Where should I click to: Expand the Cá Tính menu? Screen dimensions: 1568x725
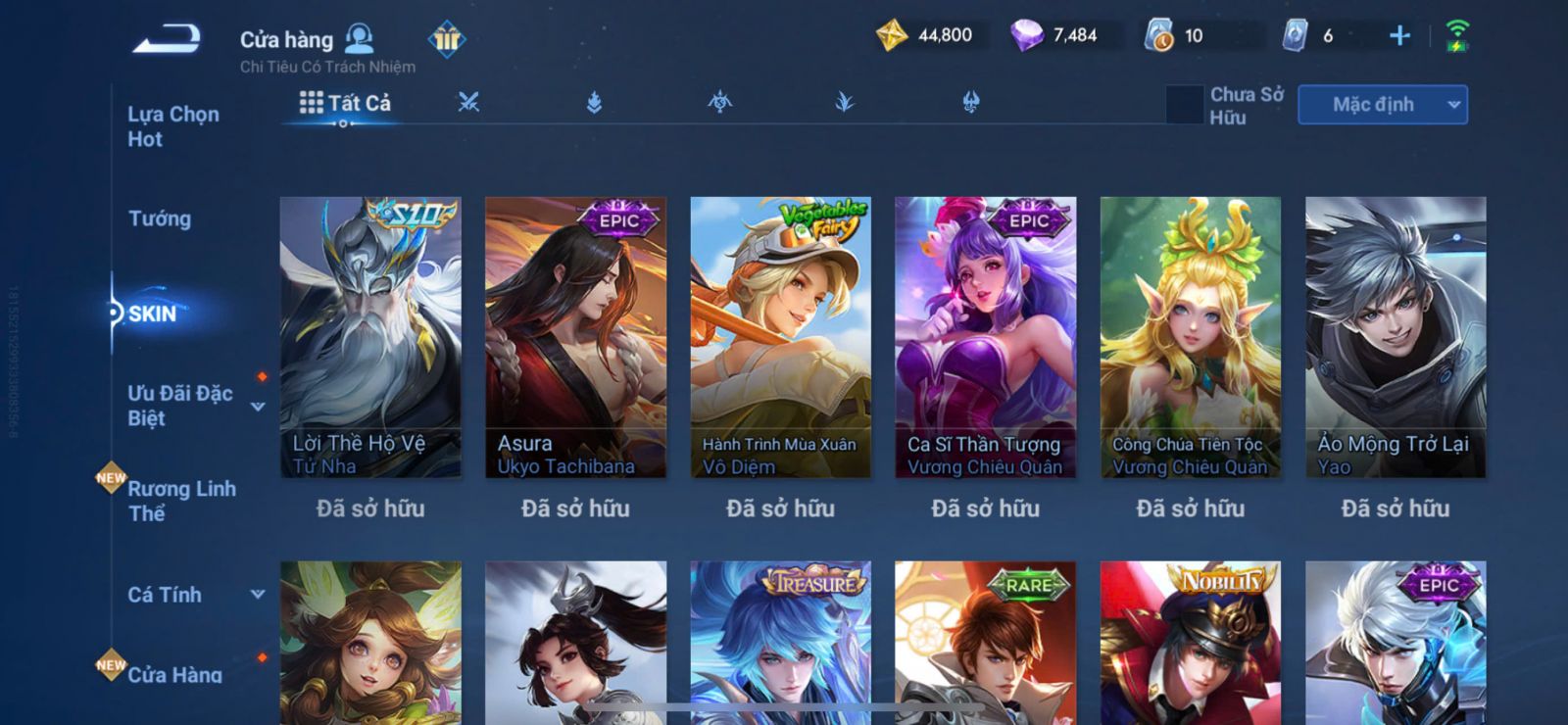coord(258,594)
